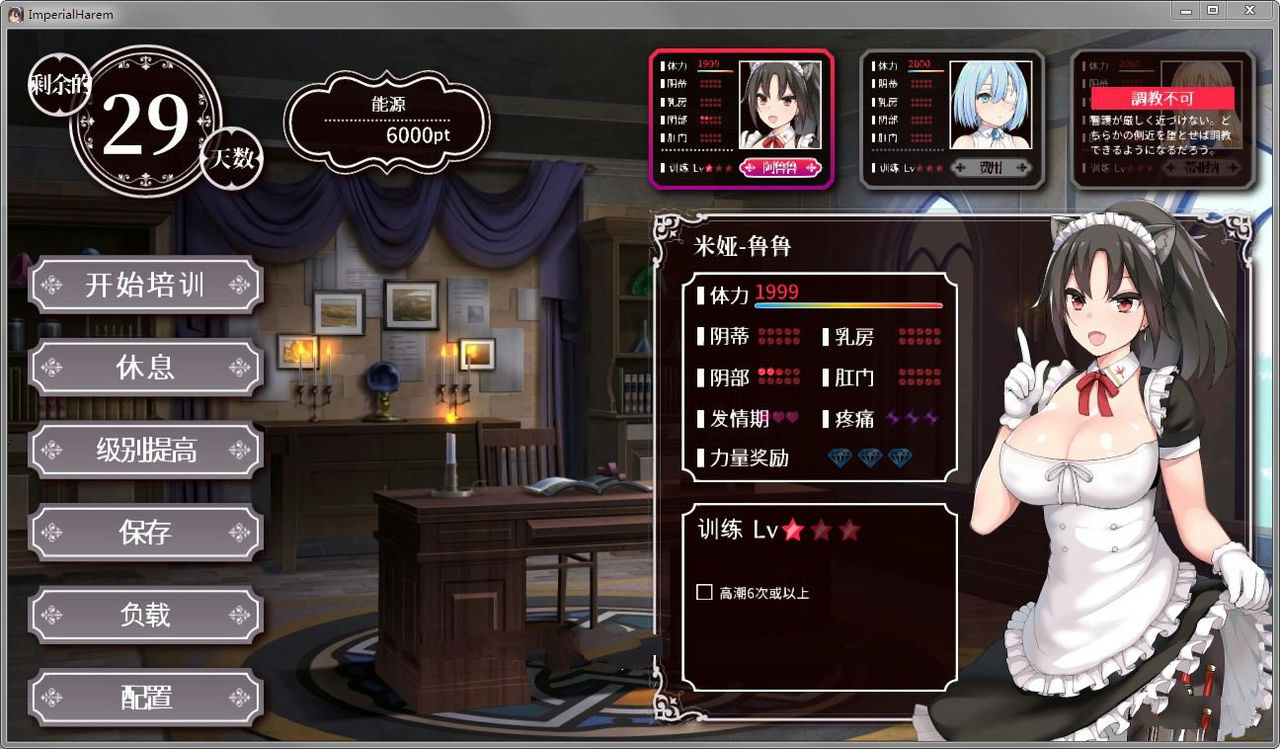Select the 配置 option in the left menu

(145, 698)
